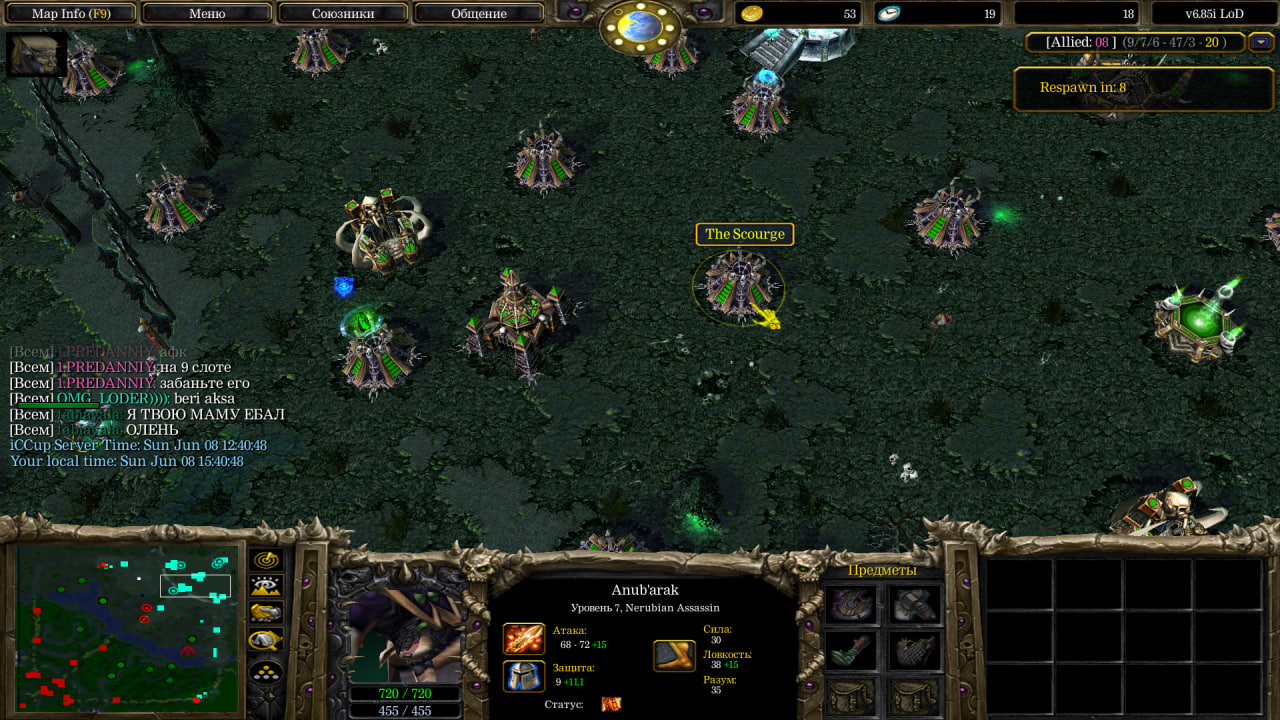The width and height of the screenshot is (1280, 720).
Task: Toggle minimap creep camp display button
Action: click(x=266, y=640)
